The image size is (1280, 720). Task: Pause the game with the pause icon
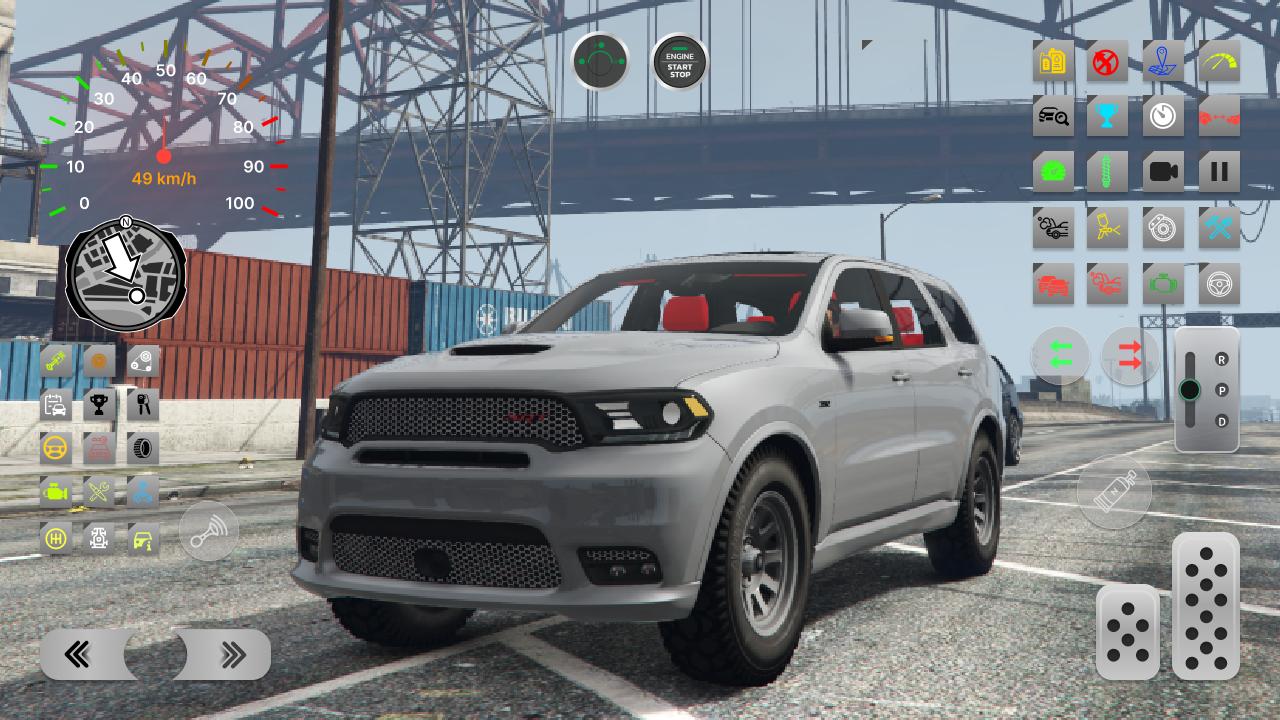point(1218,172)
